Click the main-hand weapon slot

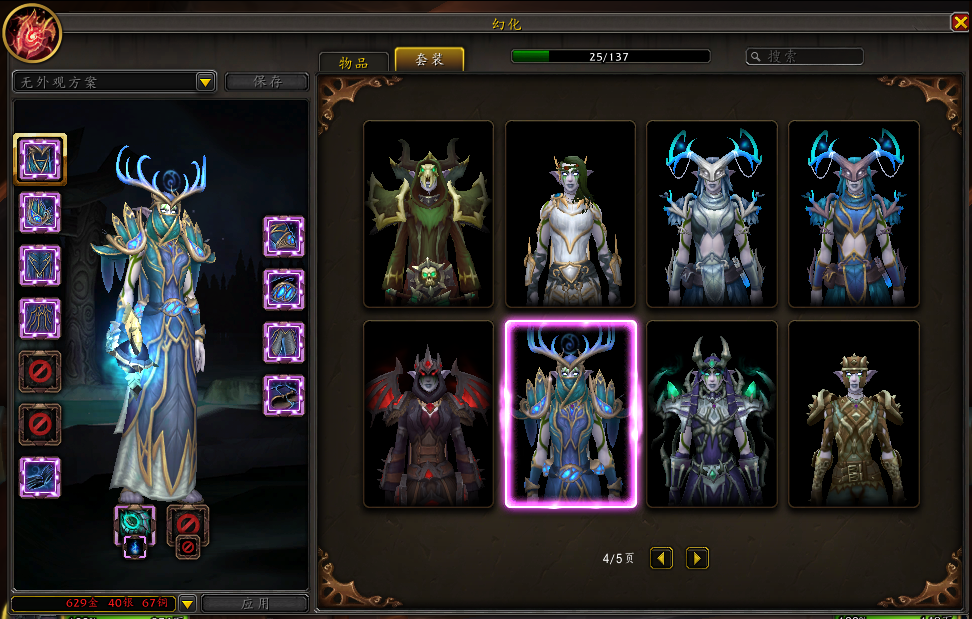134,521
